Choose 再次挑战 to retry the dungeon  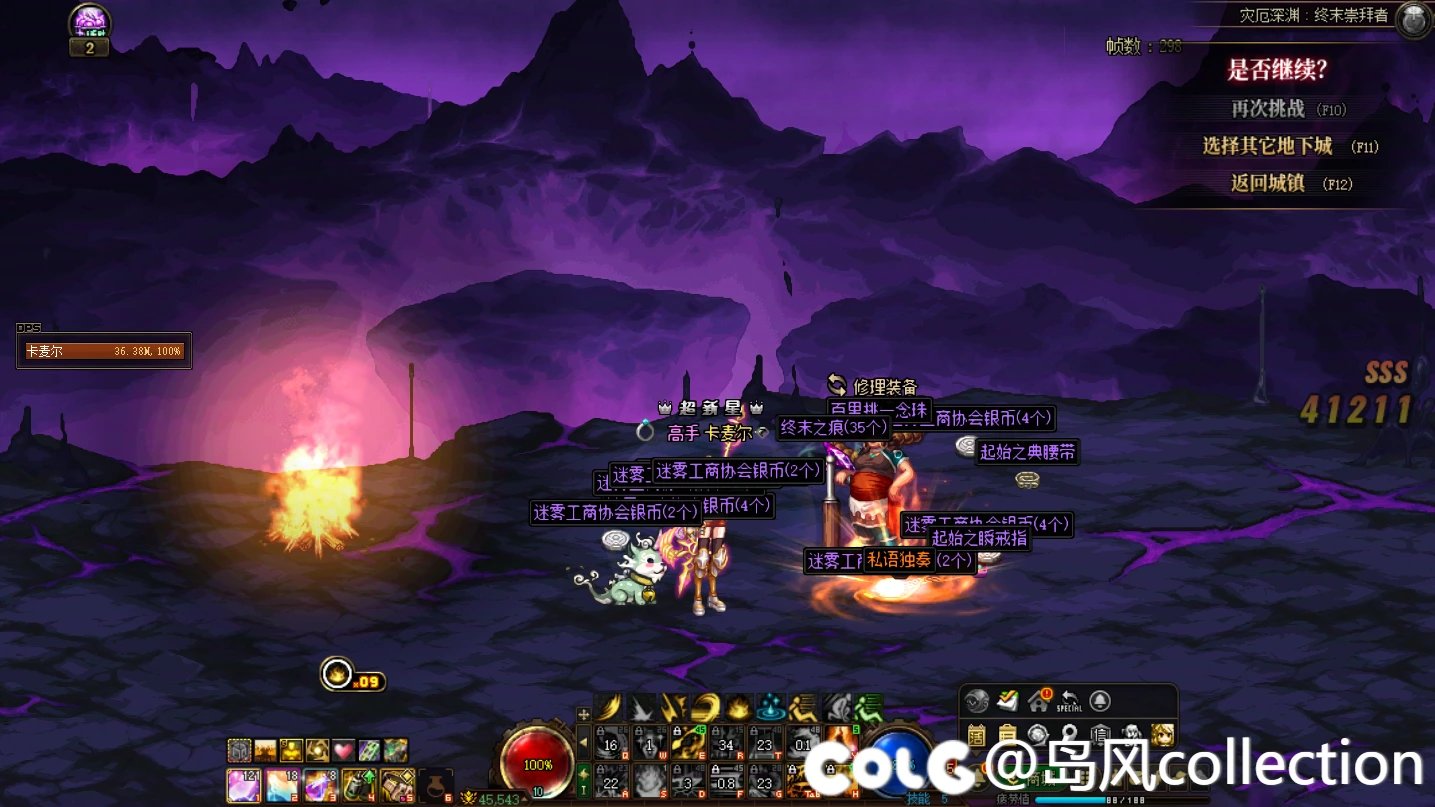pos(1268,109)
